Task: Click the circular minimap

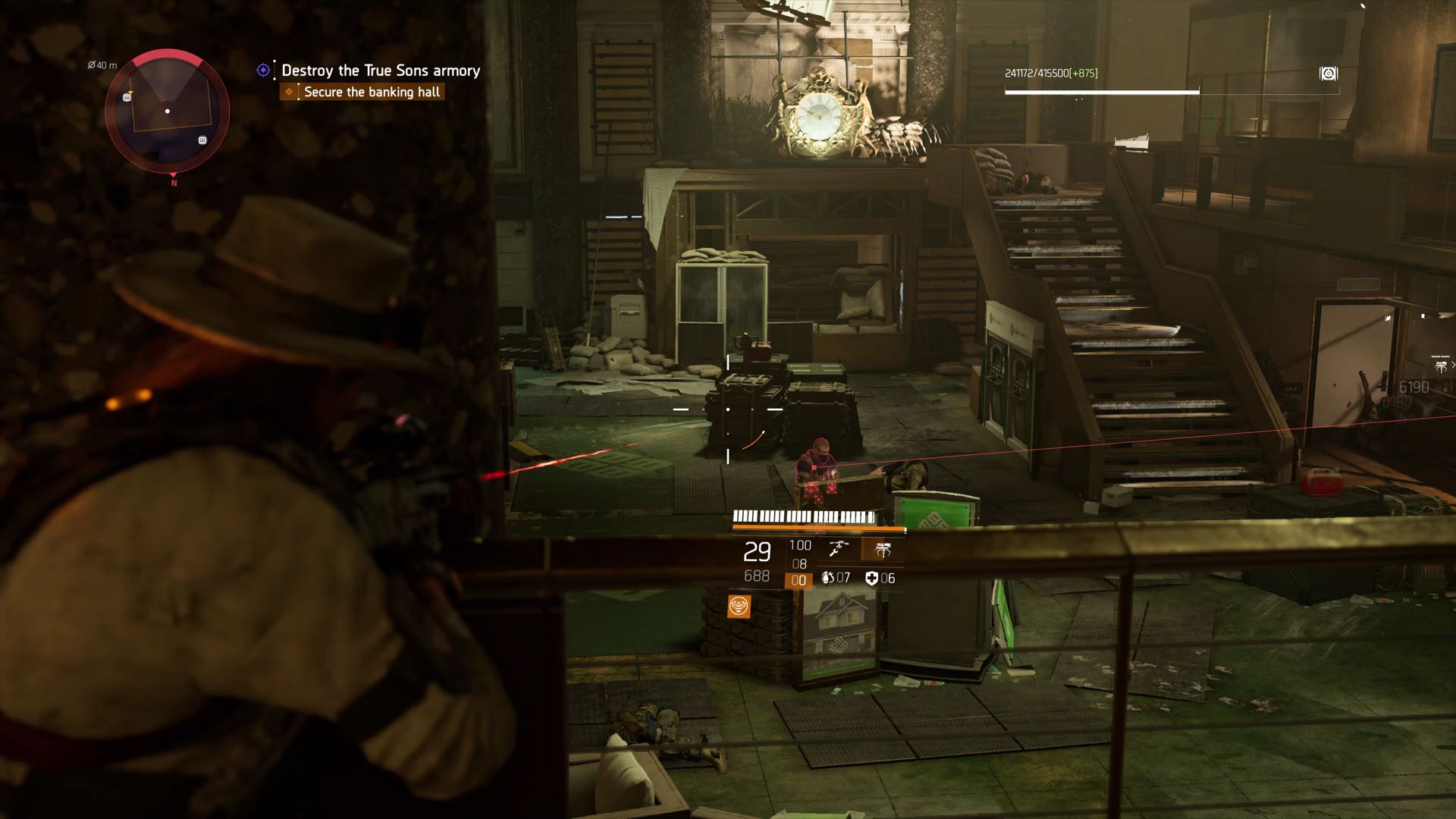Action: [x=167, y=111]
